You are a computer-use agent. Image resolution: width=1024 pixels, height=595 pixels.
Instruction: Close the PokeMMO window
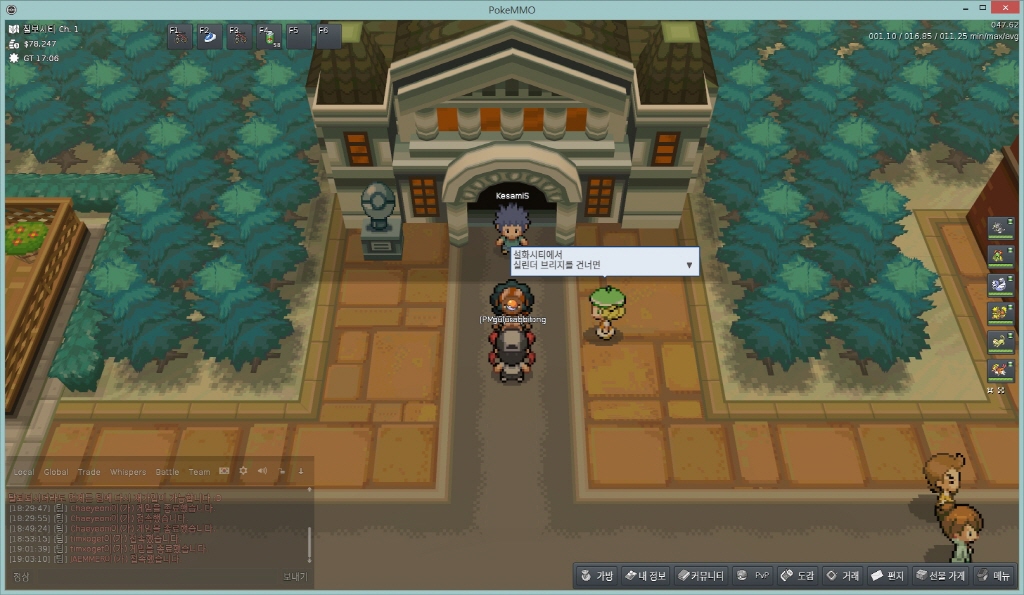point(1004,8)
